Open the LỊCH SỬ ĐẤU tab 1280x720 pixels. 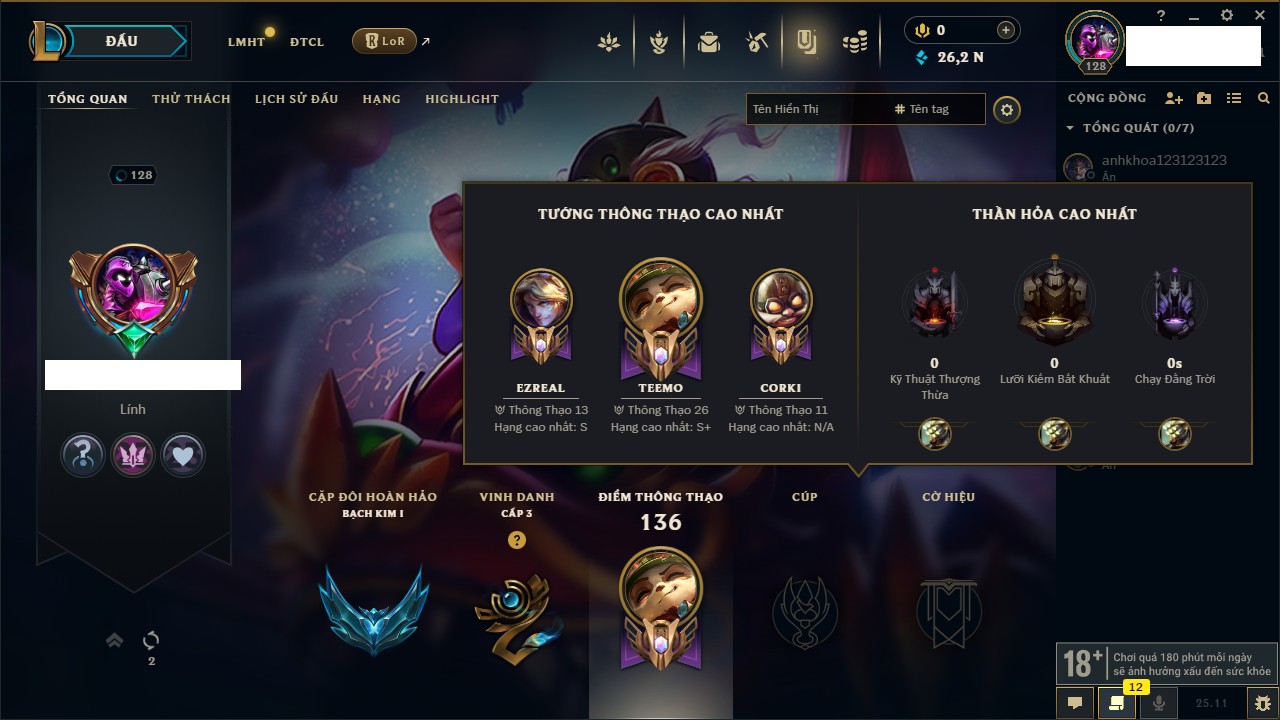pos(296,99)
